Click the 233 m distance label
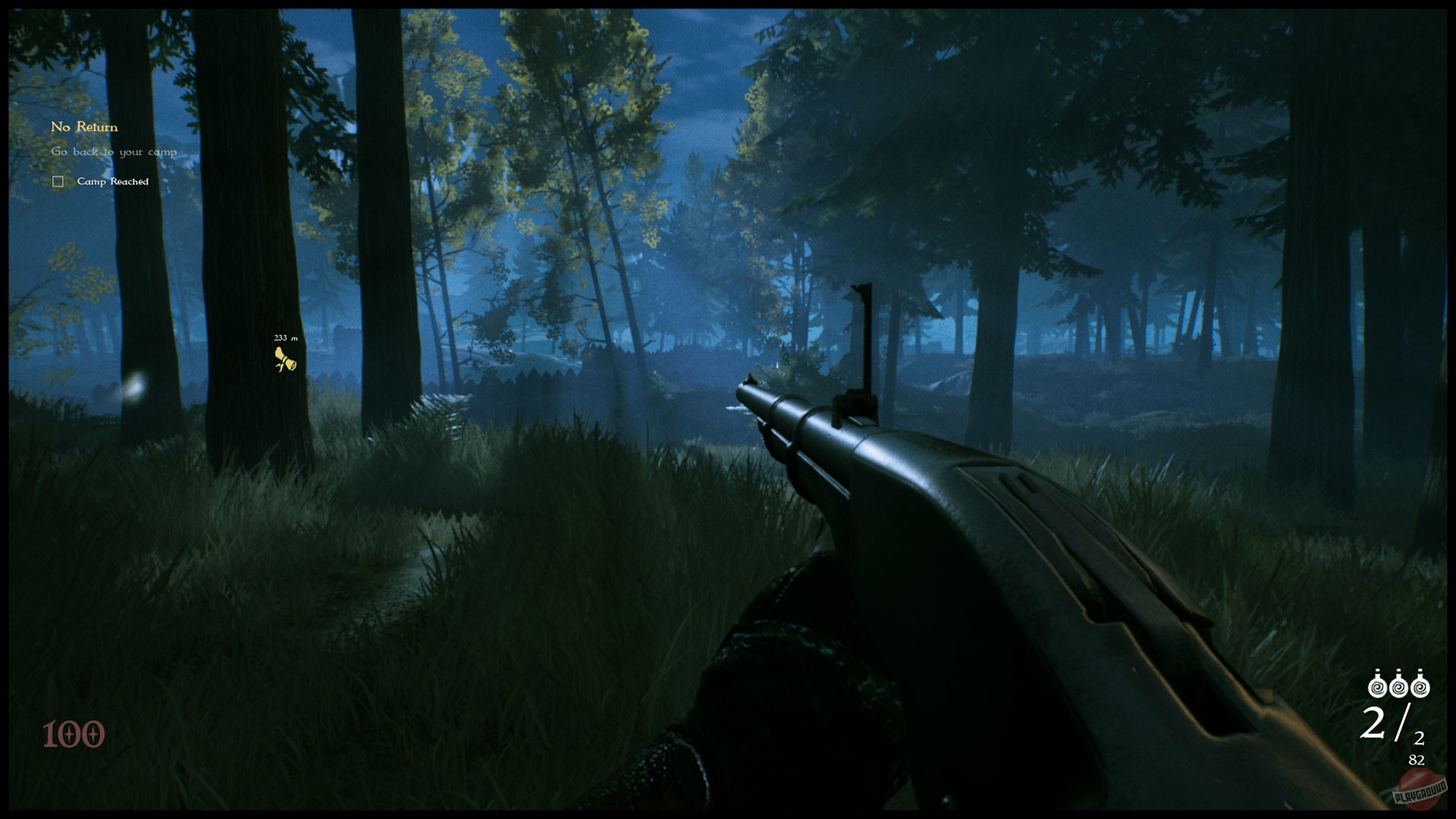The width and height of the screenshot is (1456, 819). coord(284,336)
